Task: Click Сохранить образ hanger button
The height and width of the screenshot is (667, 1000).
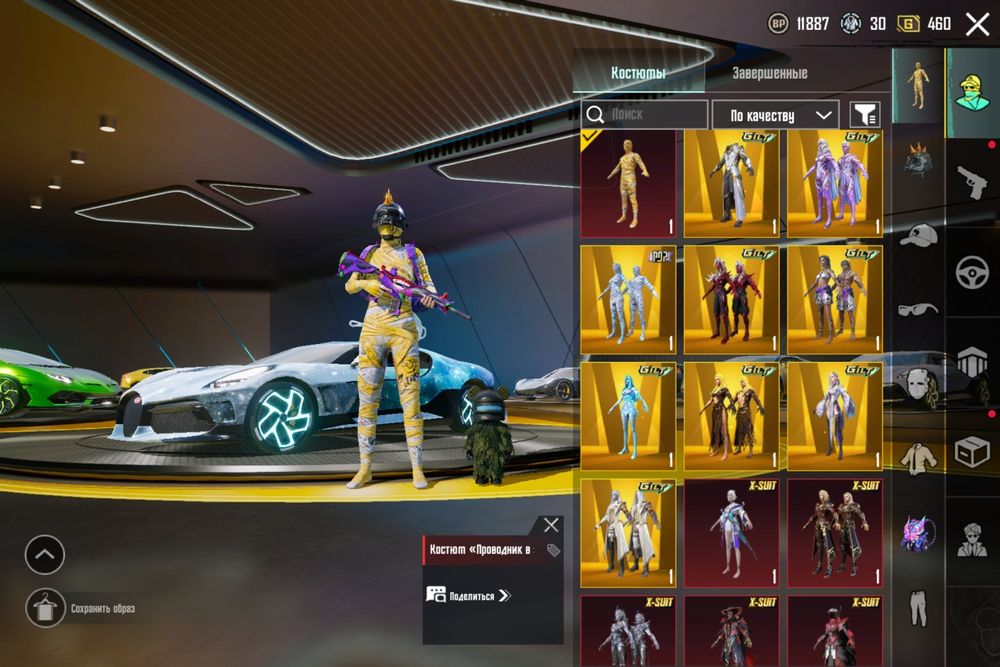Action: tap(45, 608)
